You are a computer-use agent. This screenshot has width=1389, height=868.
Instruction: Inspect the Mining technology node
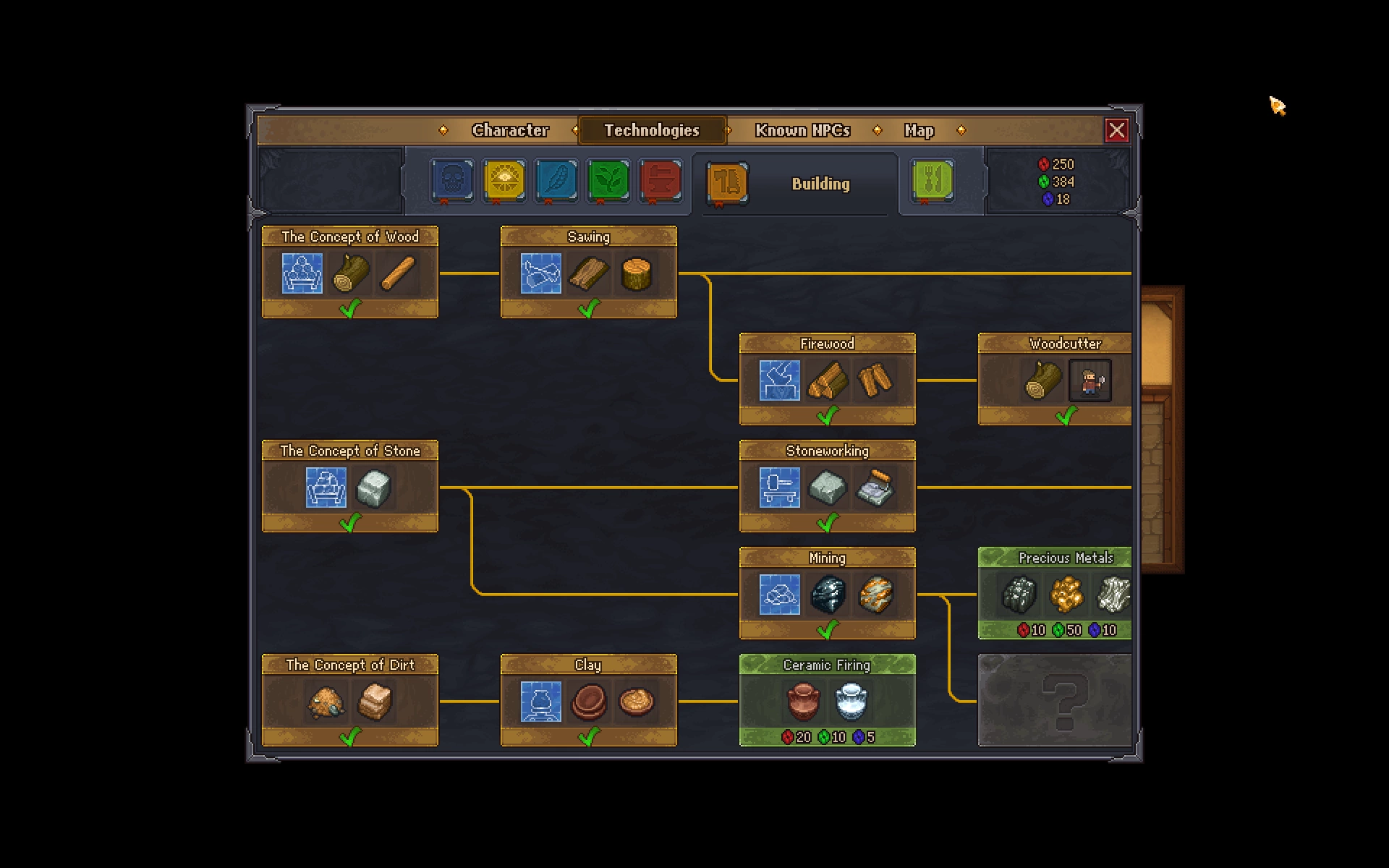[827, 593]
